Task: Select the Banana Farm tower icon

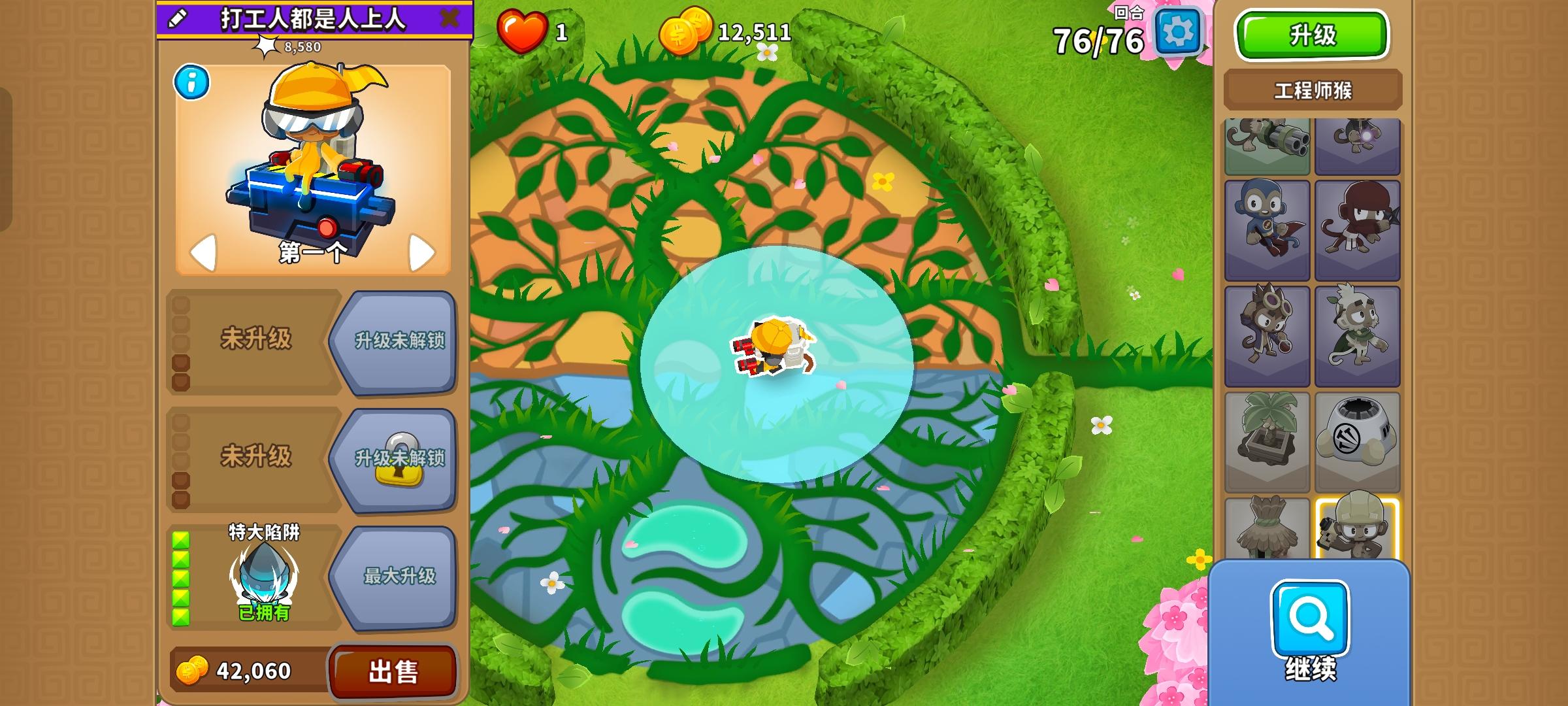Action: click(x=1267, y=428)
